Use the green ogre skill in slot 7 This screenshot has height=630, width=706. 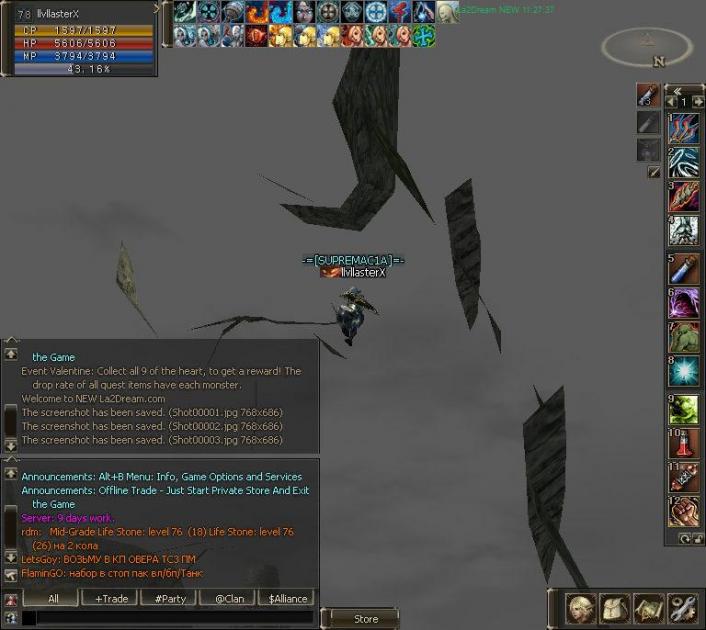(x=683, y=337)
